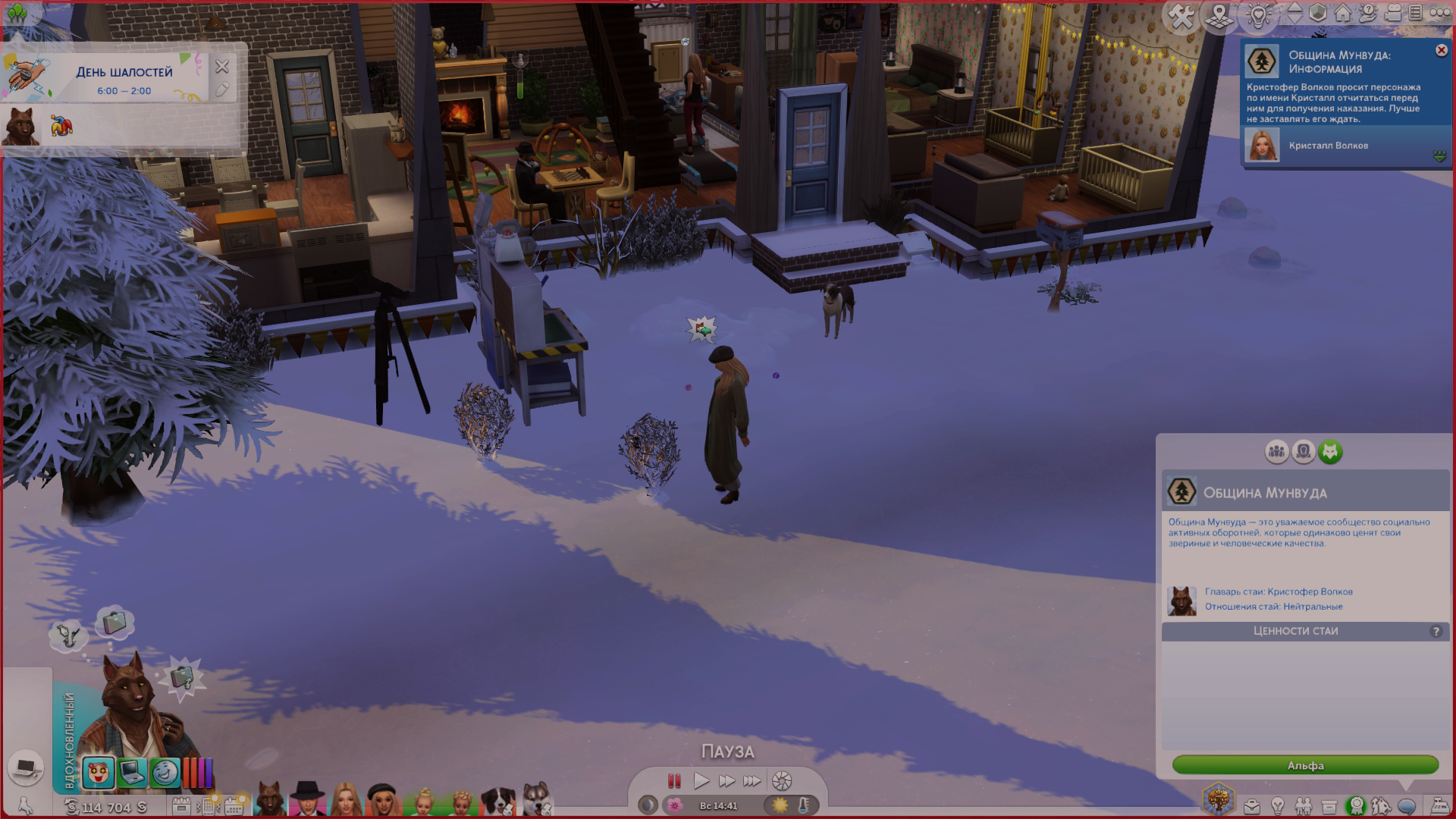Click the green Альфа rank bar
Image resolution: width=1456 pixels, height=819 pixels.
click(1305, 765)
